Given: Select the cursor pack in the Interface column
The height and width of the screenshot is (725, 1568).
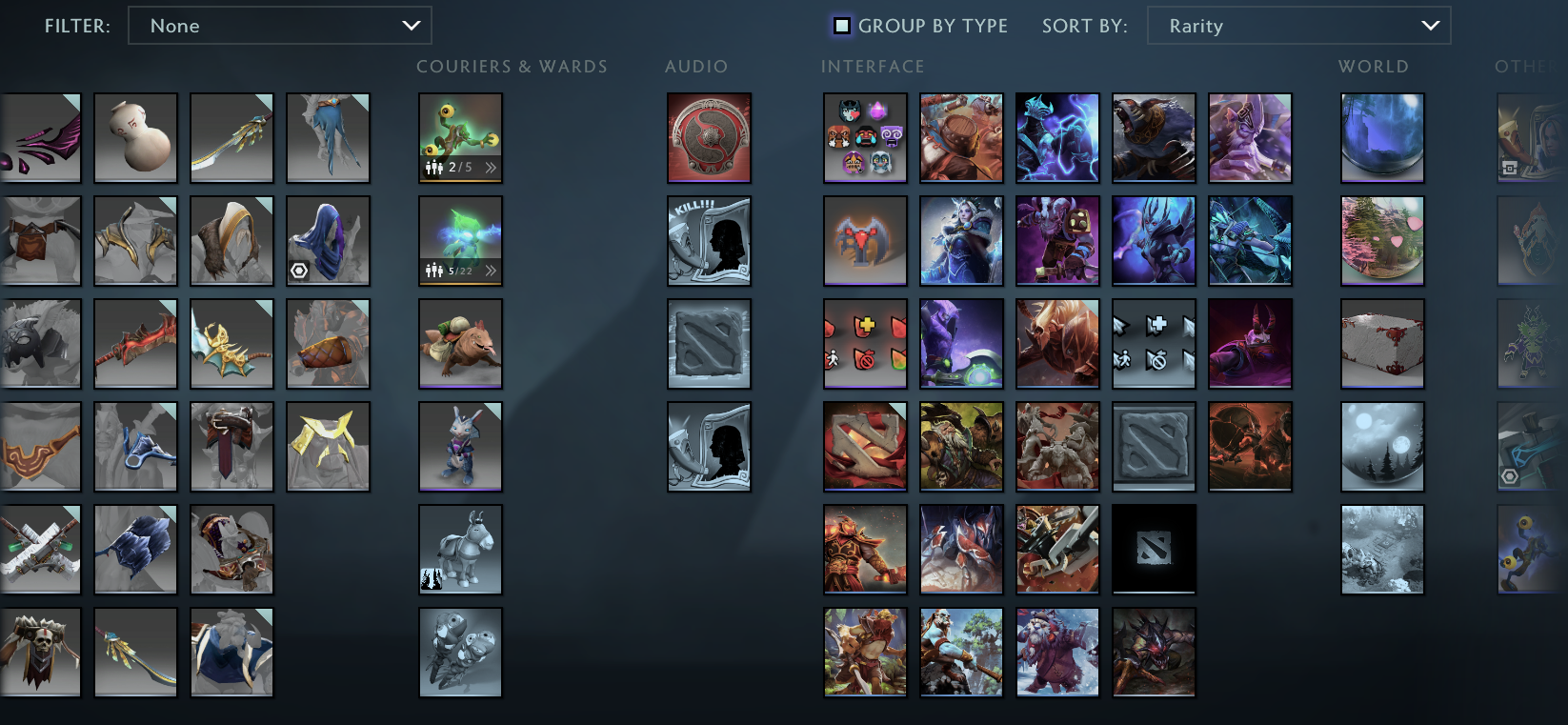Looking at the screenshot, I should click(x=1154, y=344).
